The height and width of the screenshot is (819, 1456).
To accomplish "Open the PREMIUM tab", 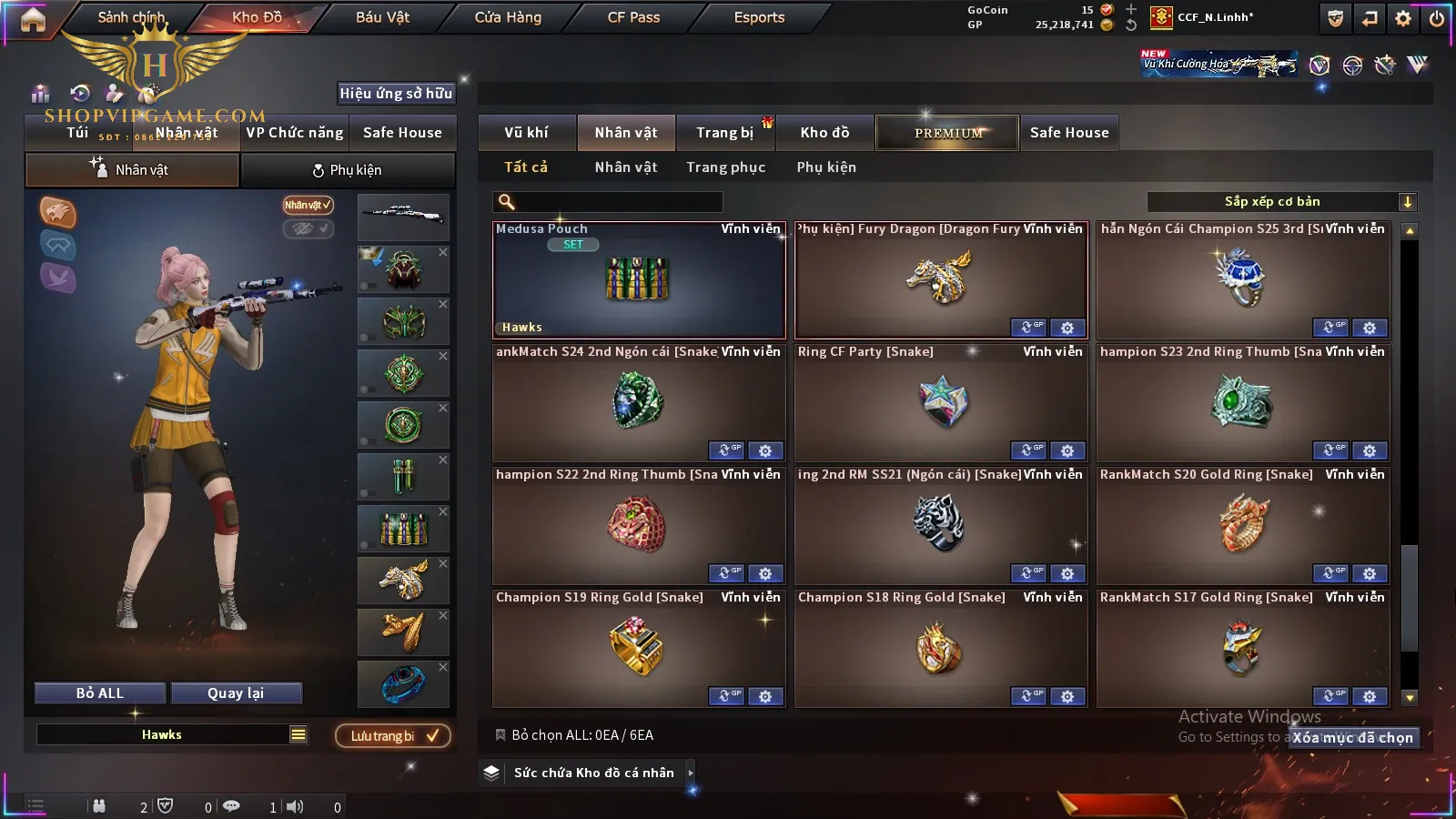I will click(x=947, y=133).
